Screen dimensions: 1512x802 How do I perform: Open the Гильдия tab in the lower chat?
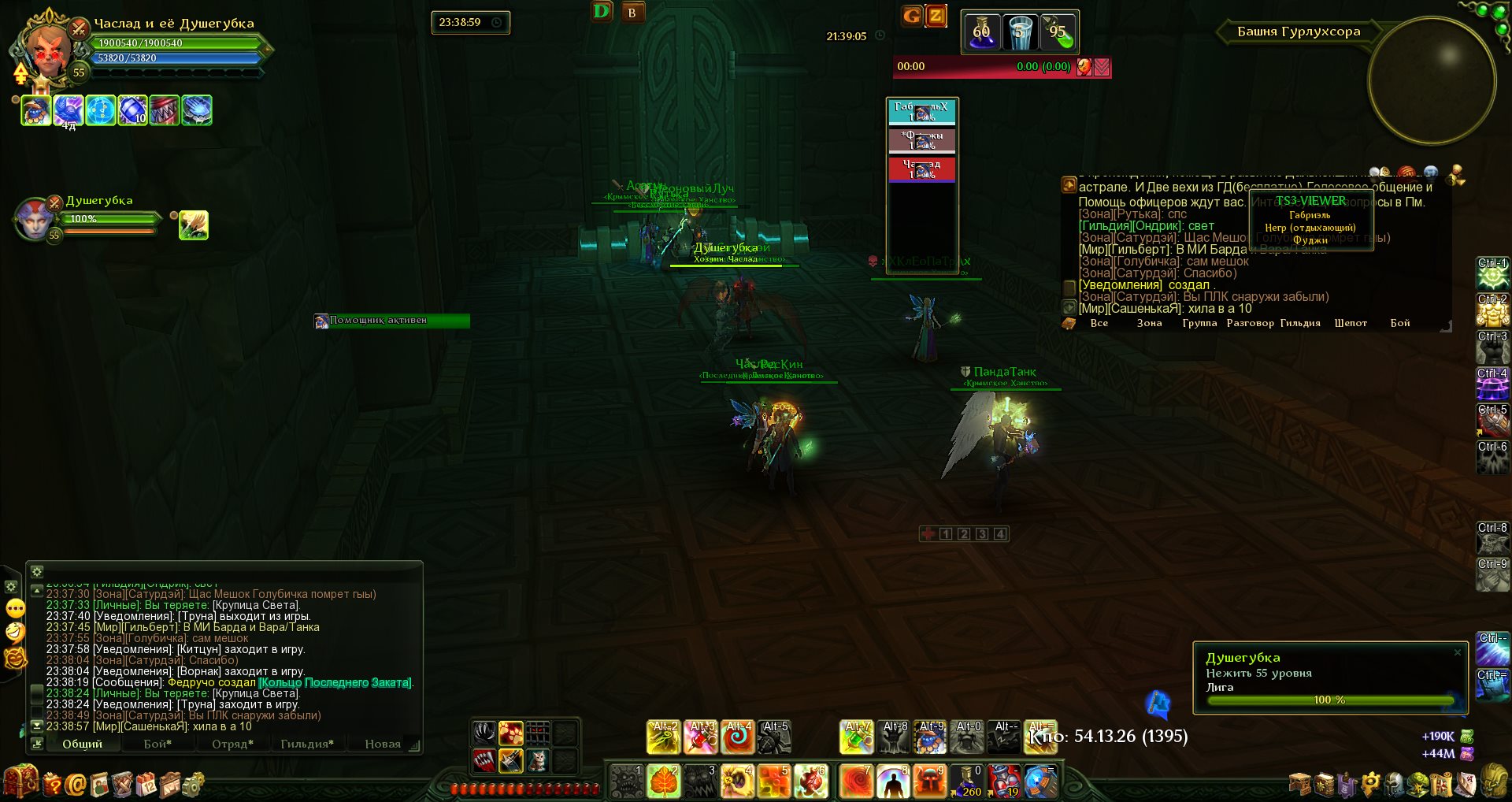pyautogui.click(x=306, y=744)
